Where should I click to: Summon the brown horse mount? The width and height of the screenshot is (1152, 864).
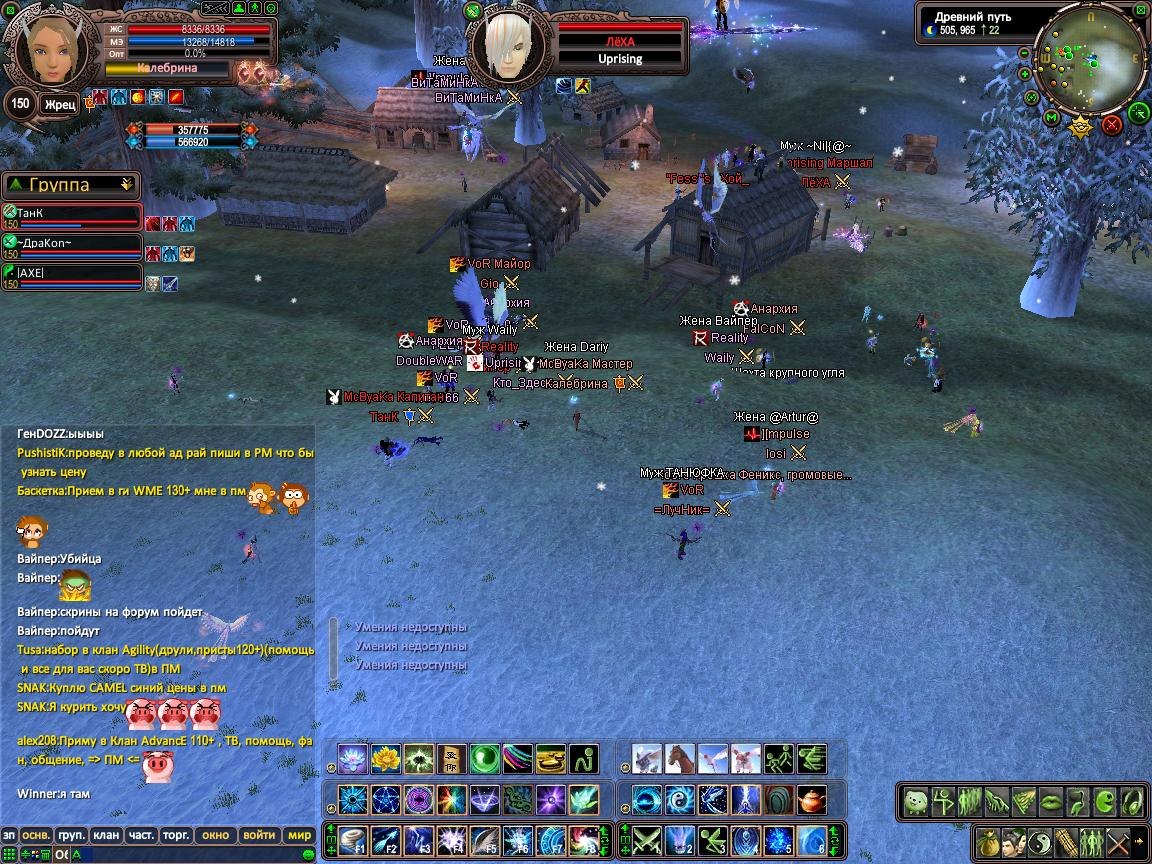click(x=680, y=758)
